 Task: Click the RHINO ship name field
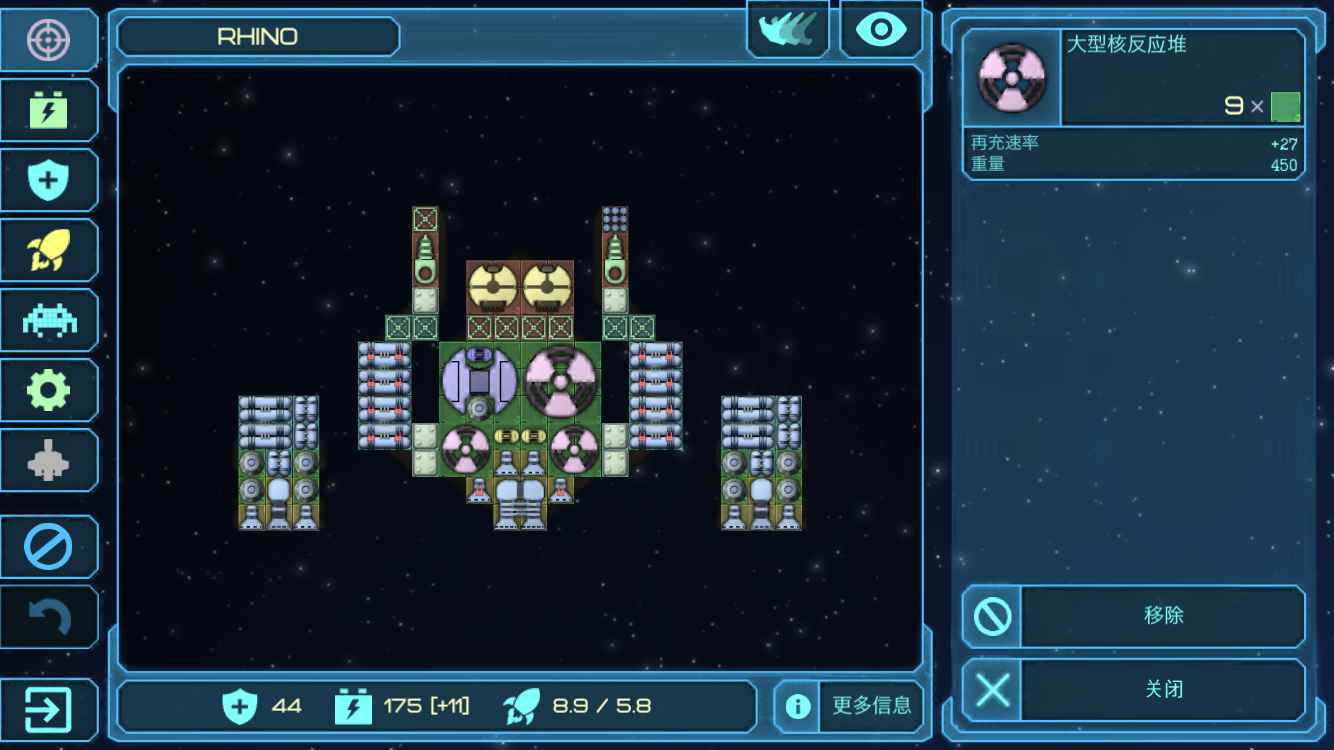258,37
